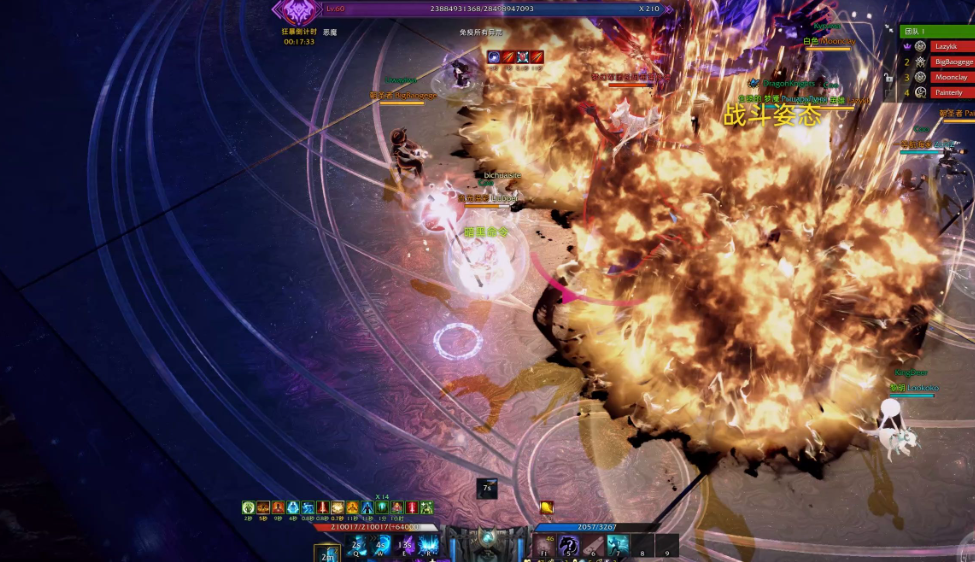975x562 pixels.
Task: Click the purple boss emblem icon
Action: pyautogui.click(x=297, y=12)
